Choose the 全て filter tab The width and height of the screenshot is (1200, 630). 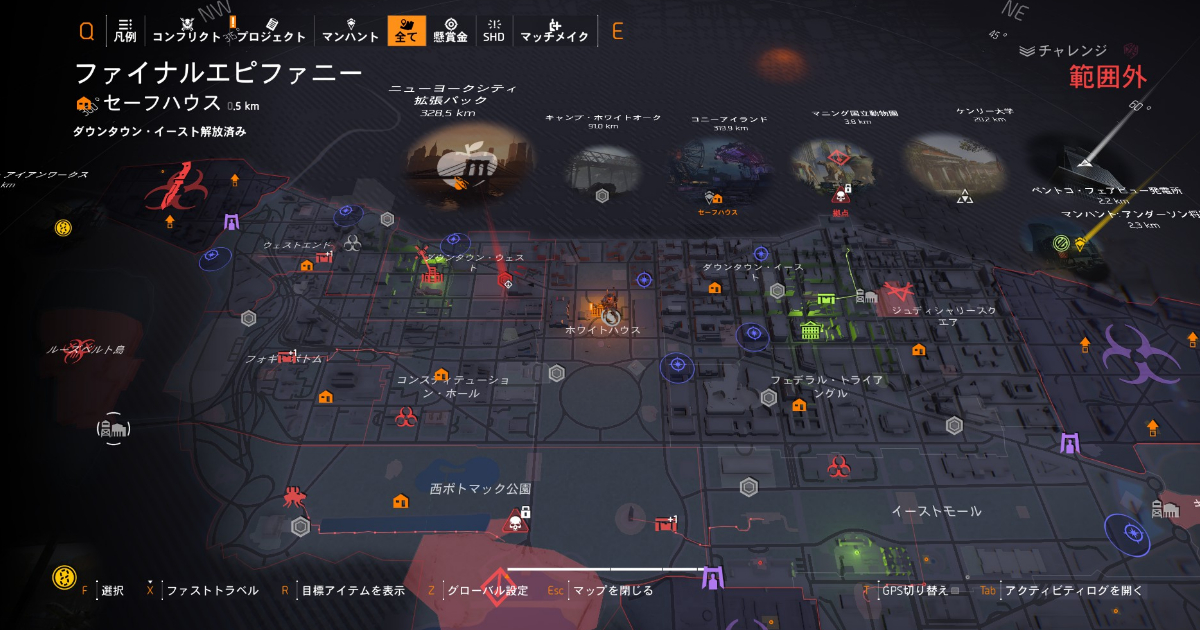coord(406,30)
